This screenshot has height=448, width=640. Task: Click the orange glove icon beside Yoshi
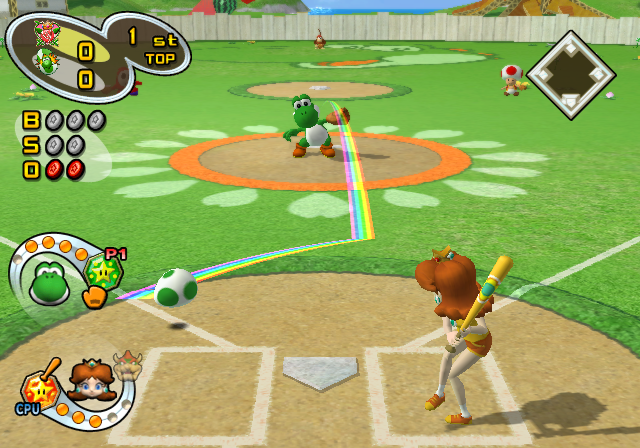point(94,297)
